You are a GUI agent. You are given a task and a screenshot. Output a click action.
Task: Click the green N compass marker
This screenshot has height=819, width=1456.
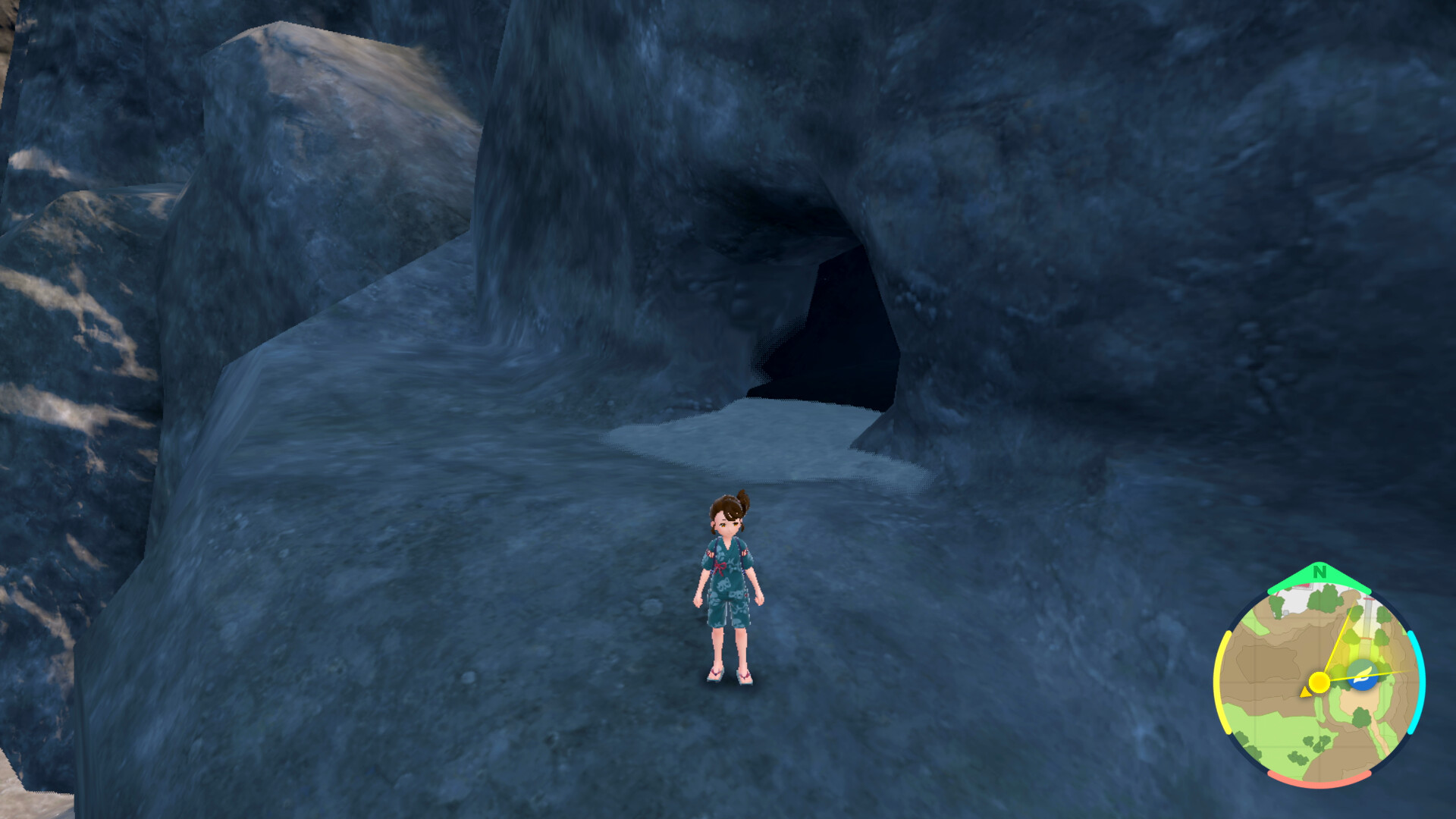1319,573
